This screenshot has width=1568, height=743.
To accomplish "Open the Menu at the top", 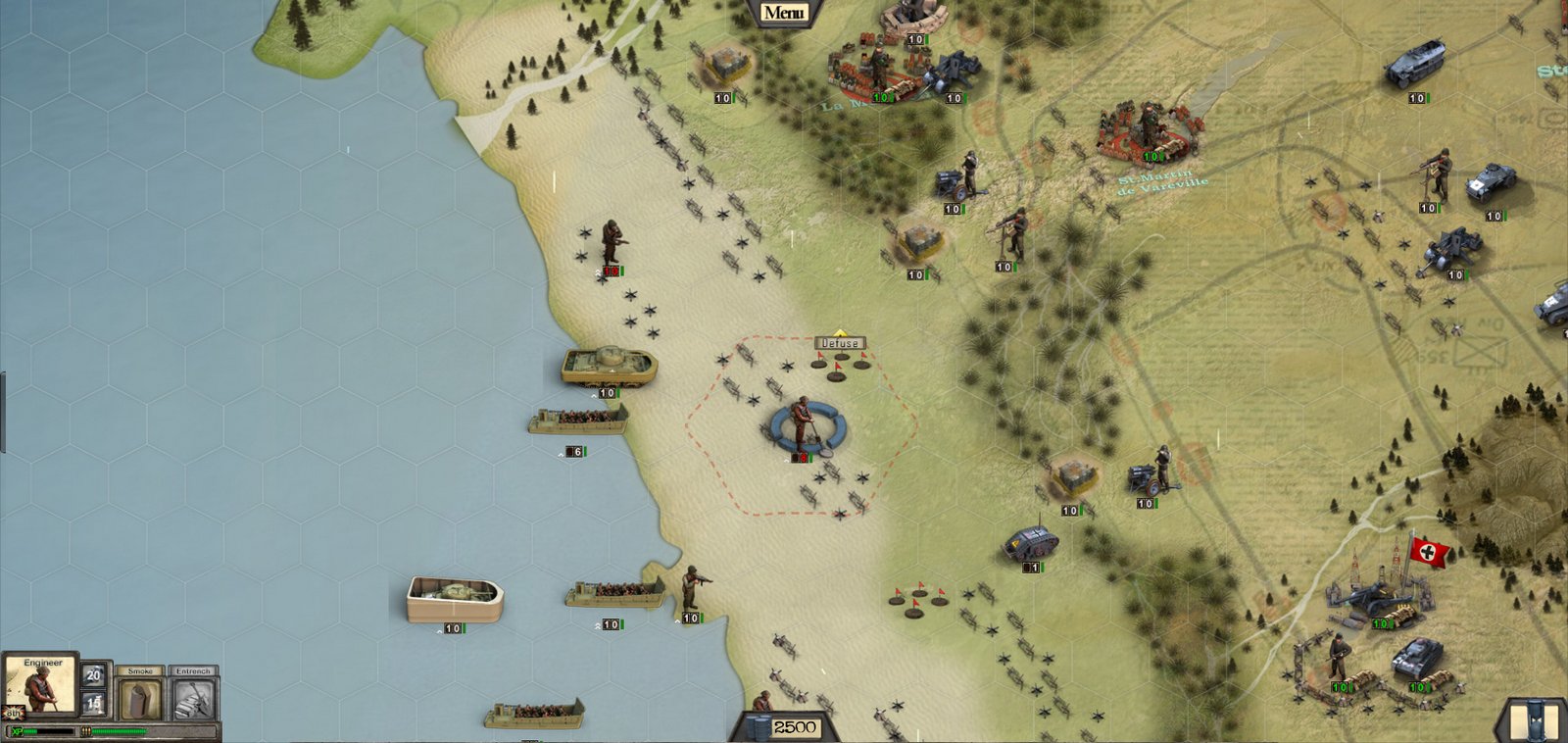I will click(x=784, y=13).
